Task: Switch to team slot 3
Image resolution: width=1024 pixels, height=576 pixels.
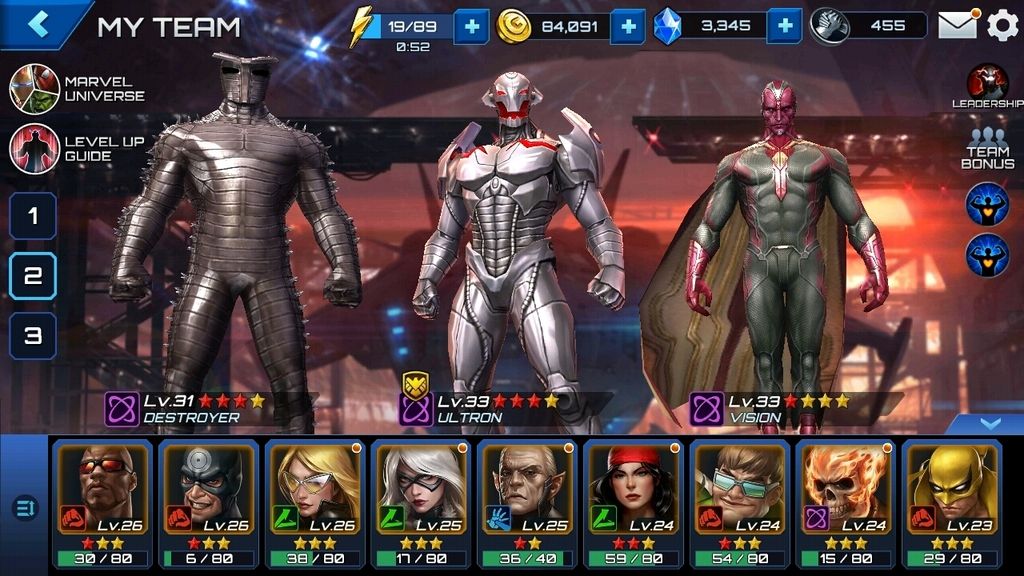Action: 33,336
